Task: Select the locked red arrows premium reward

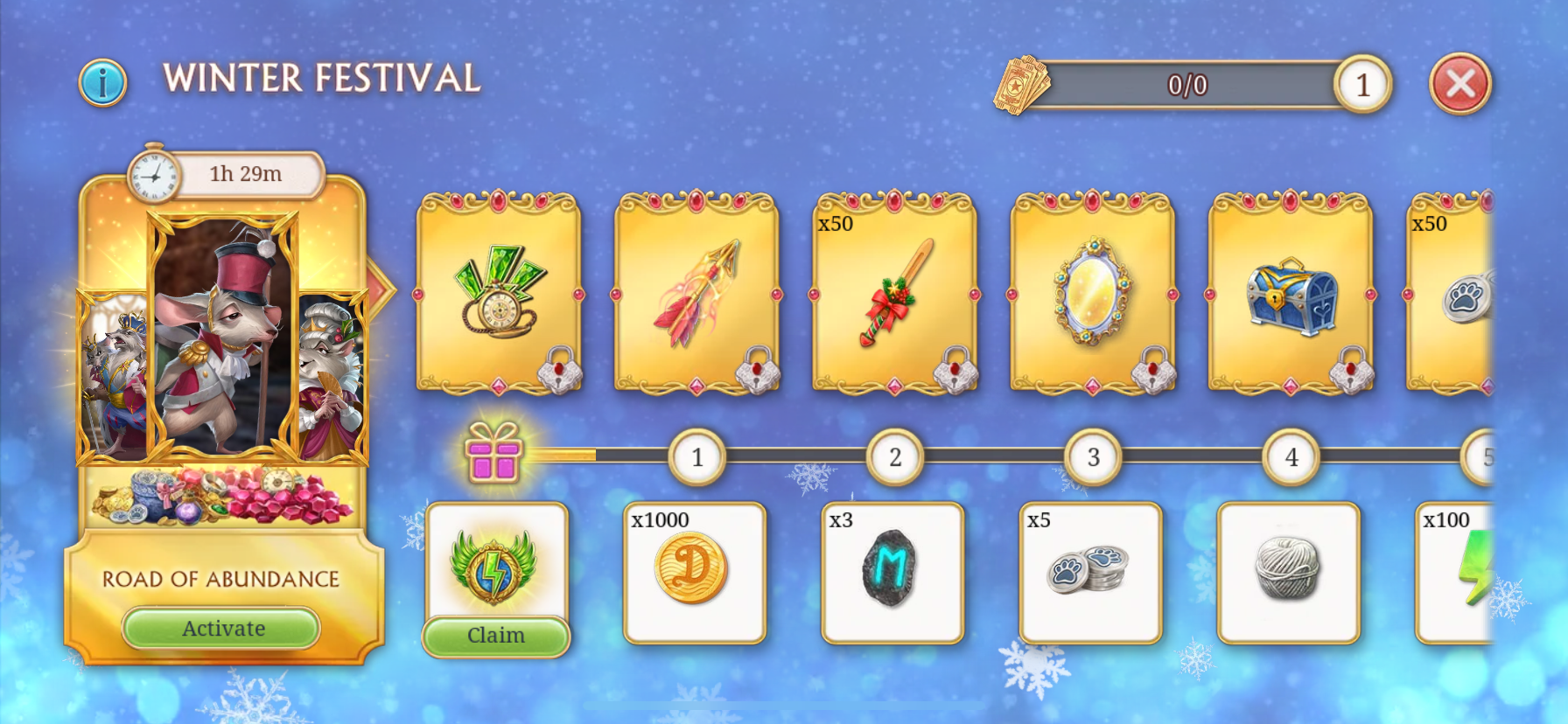Action: click(x=696, y=293)
